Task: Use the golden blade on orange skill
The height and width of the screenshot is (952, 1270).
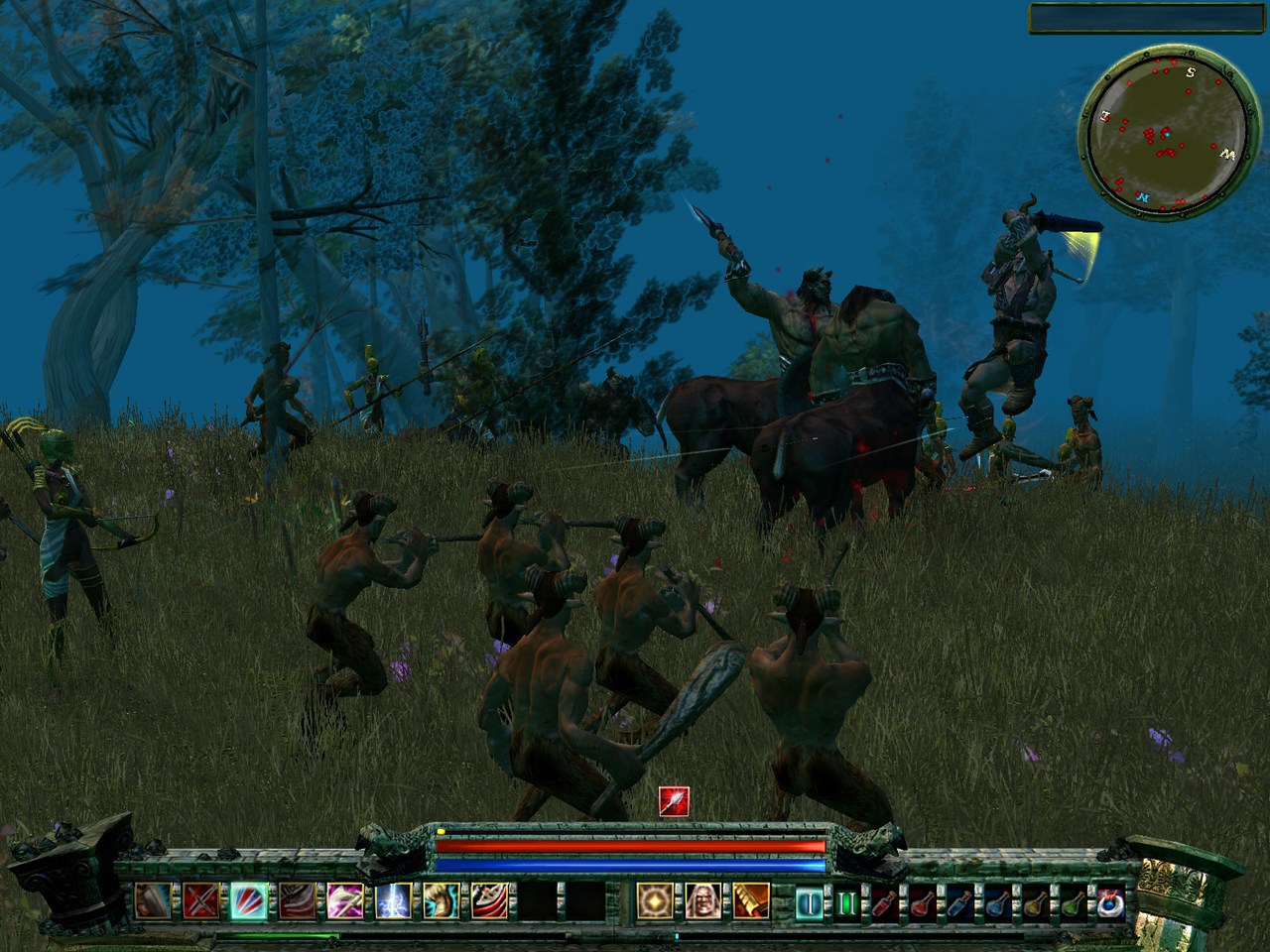Action: coord(751,900)
